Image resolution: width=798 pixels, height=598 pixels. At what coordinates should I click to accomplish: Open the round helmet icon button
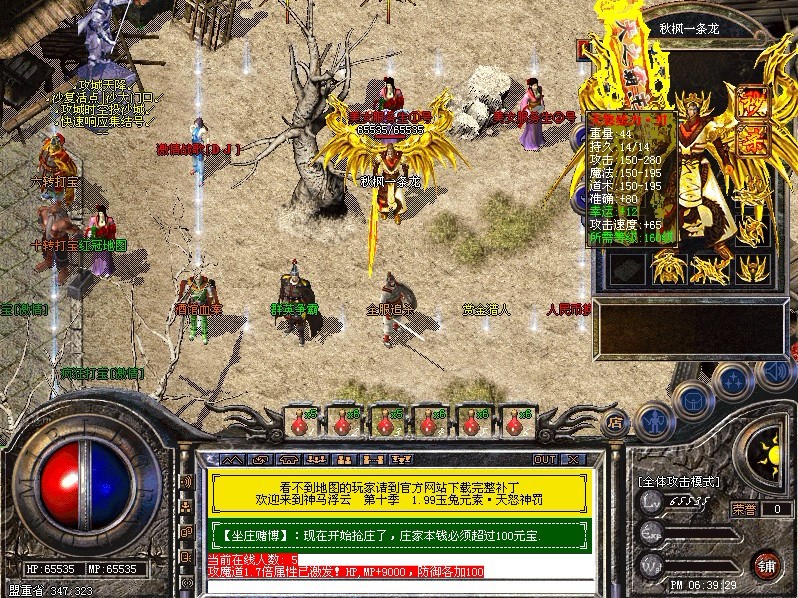click(x=695, y=401)
